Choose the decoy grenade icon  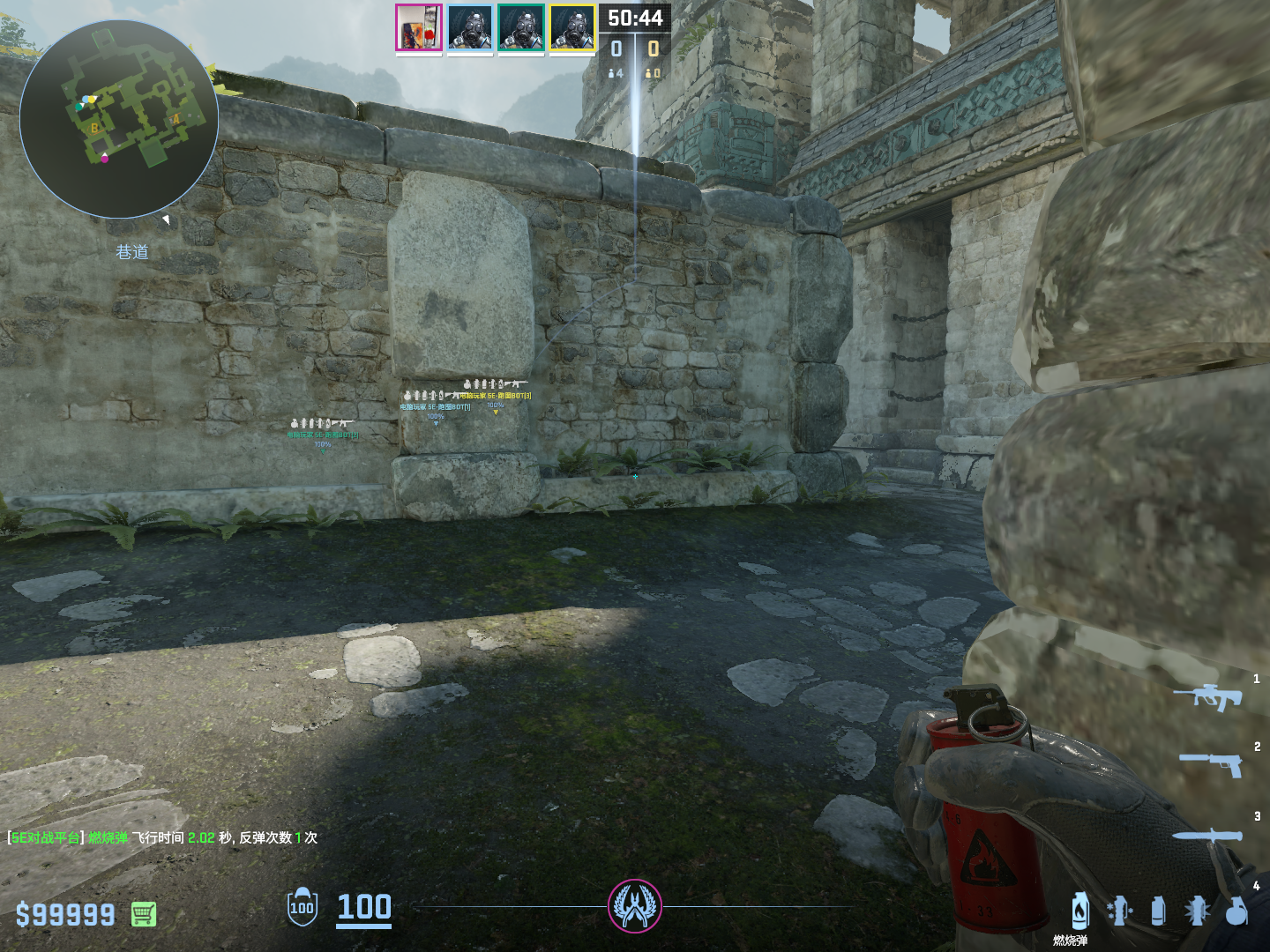1119,911
